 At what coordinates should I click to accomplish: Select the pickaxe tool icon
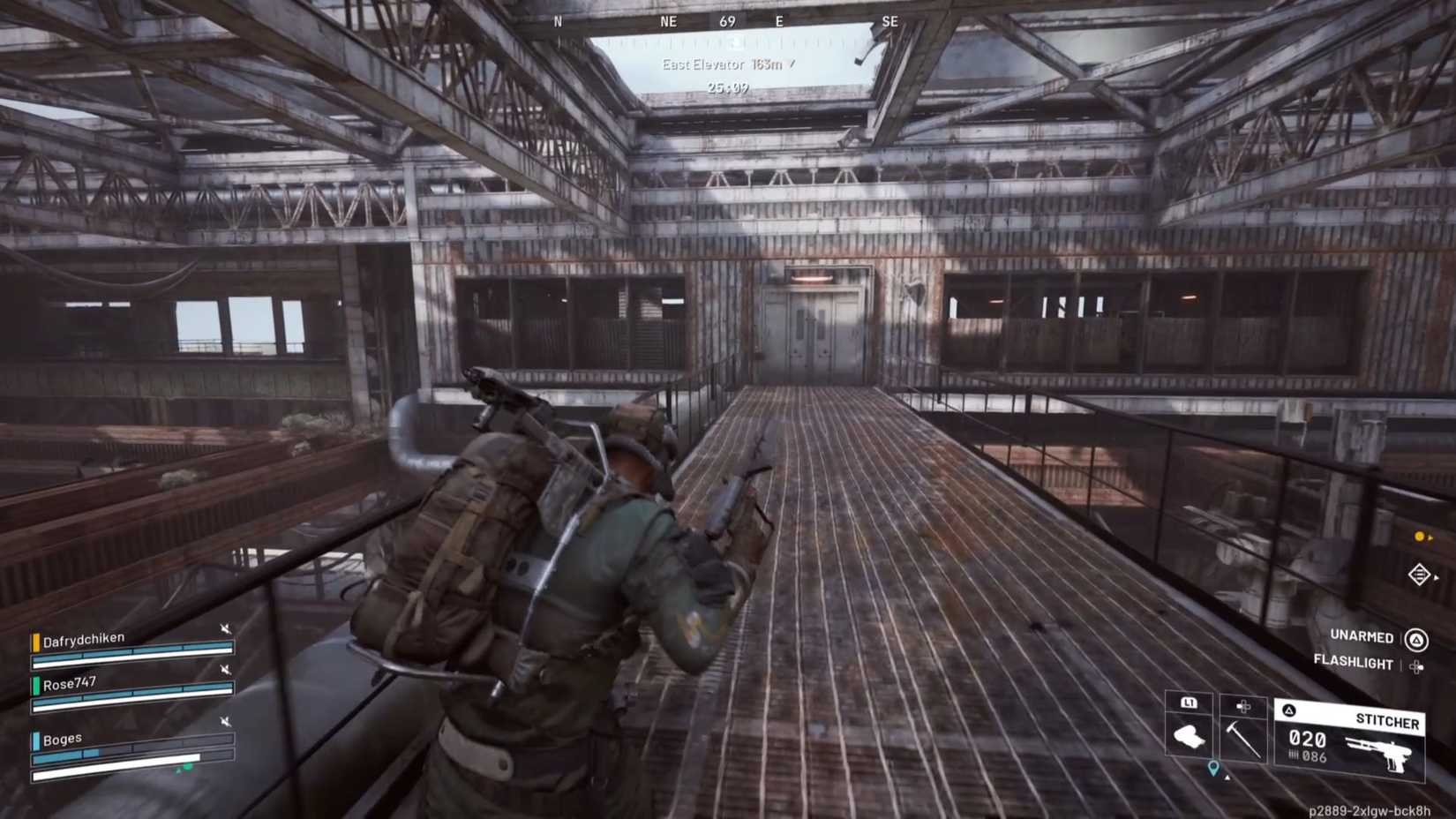(x=1242, y=738)
